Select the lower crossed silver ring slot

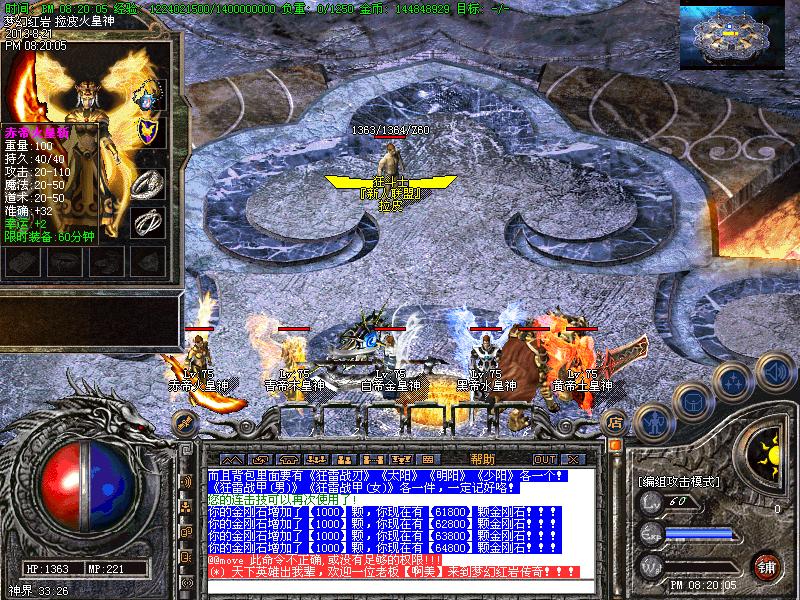click(x=148, y=218)
